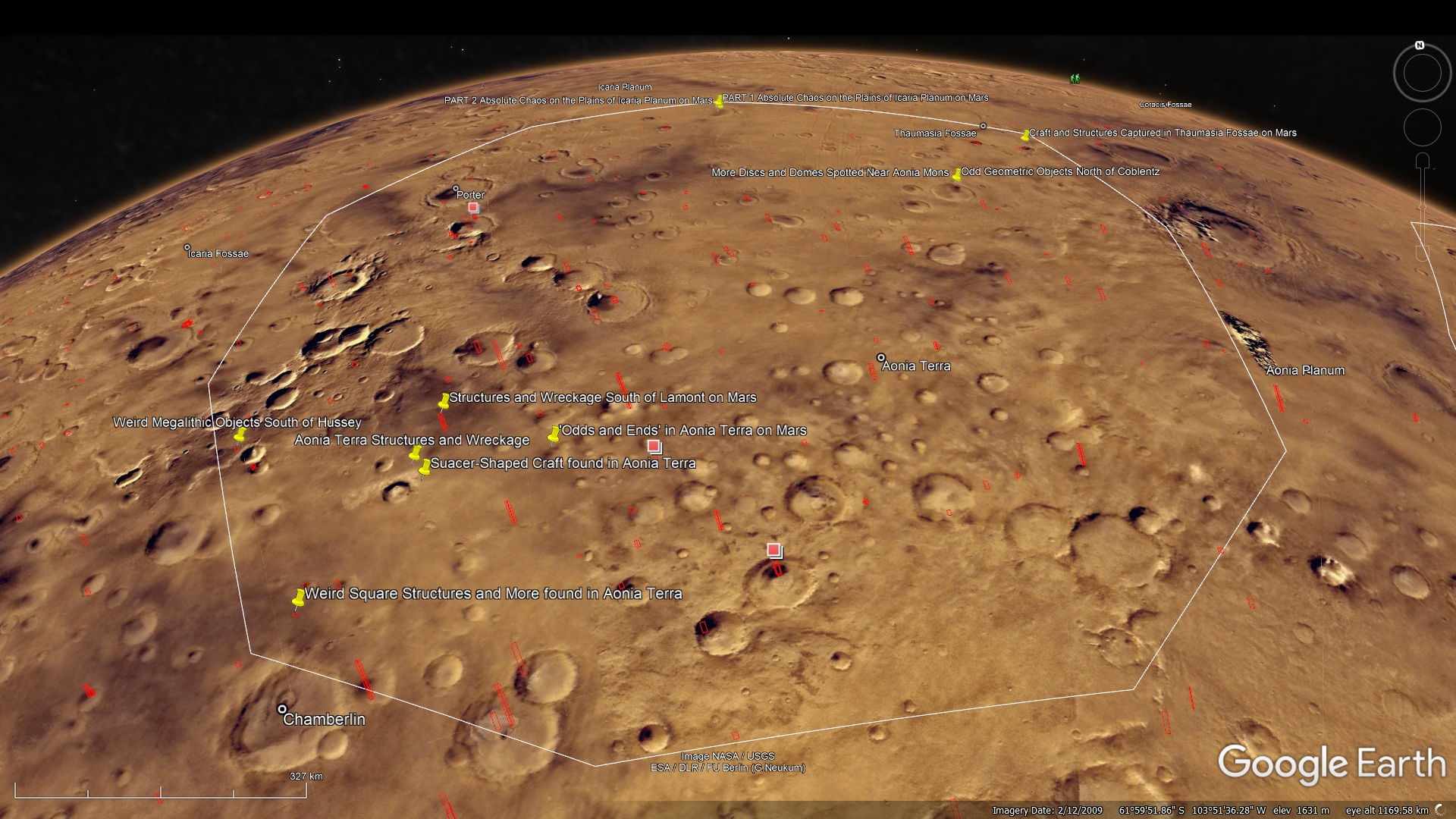Select the 'Suacer-Shaped Craft found in Aonia Terra' pushpin
This screenshot has height=819, width=1456.
[425, 467]
